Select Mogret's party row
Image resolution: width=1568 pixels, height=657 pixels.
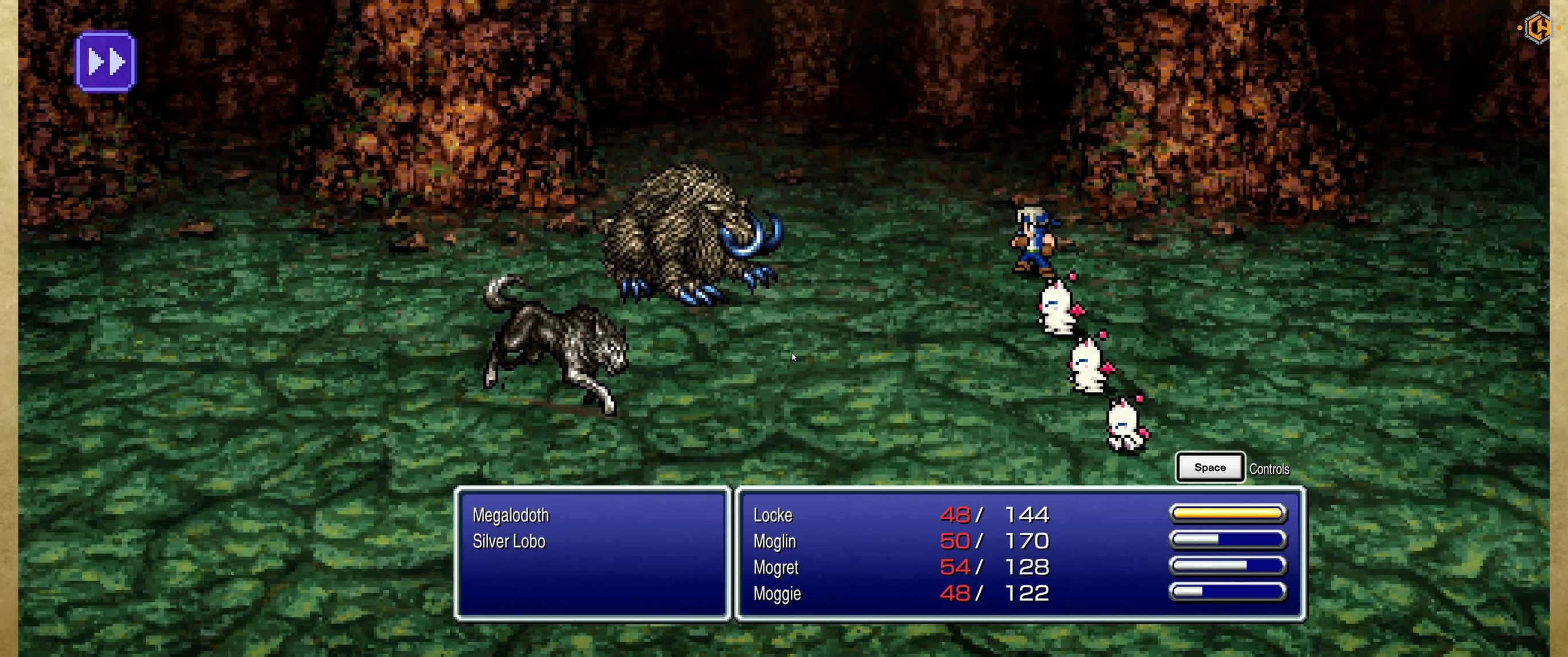(775, 567)
